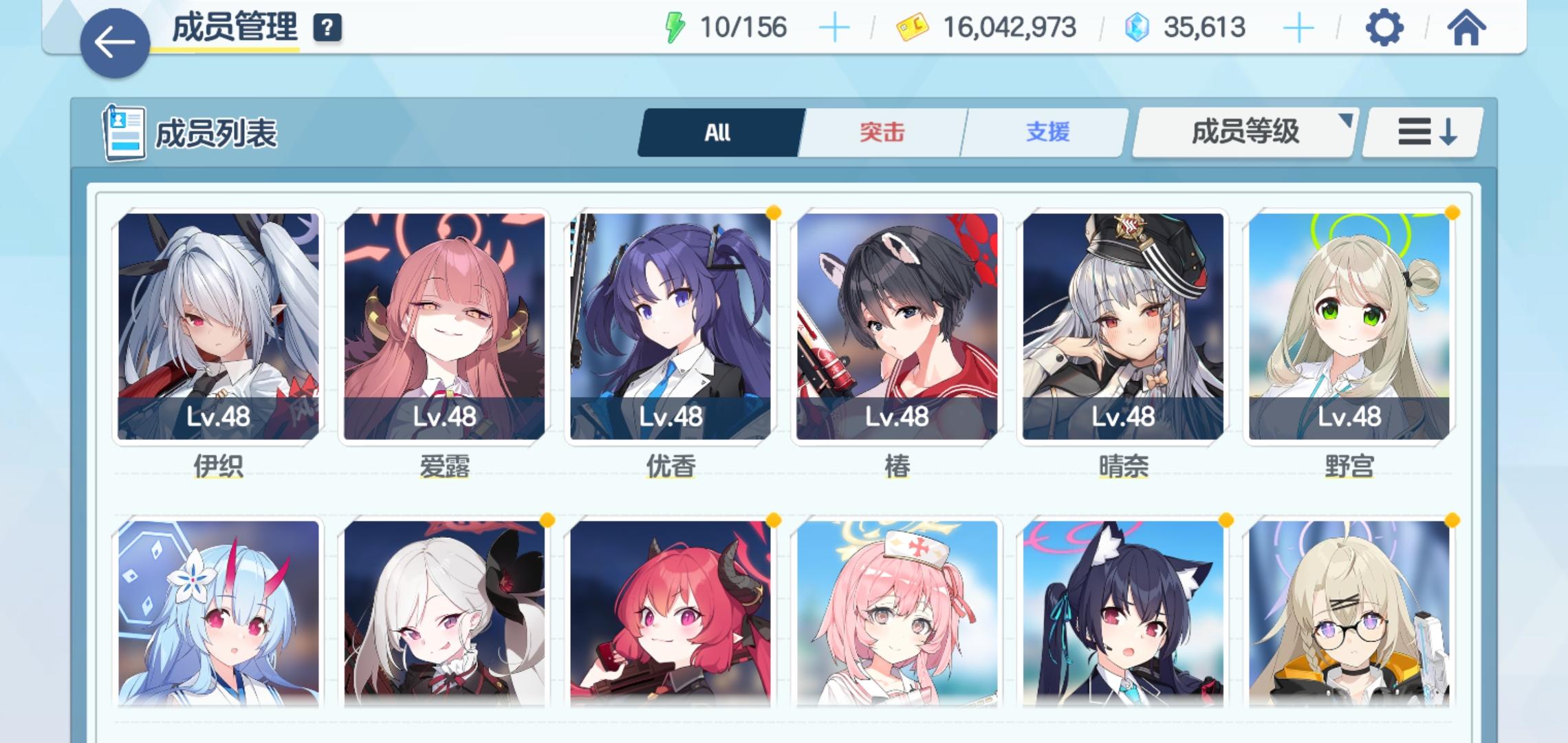Switch to the 突击 filter tab
Viewport: 1568px width, 743px height.
pos(882,132)
